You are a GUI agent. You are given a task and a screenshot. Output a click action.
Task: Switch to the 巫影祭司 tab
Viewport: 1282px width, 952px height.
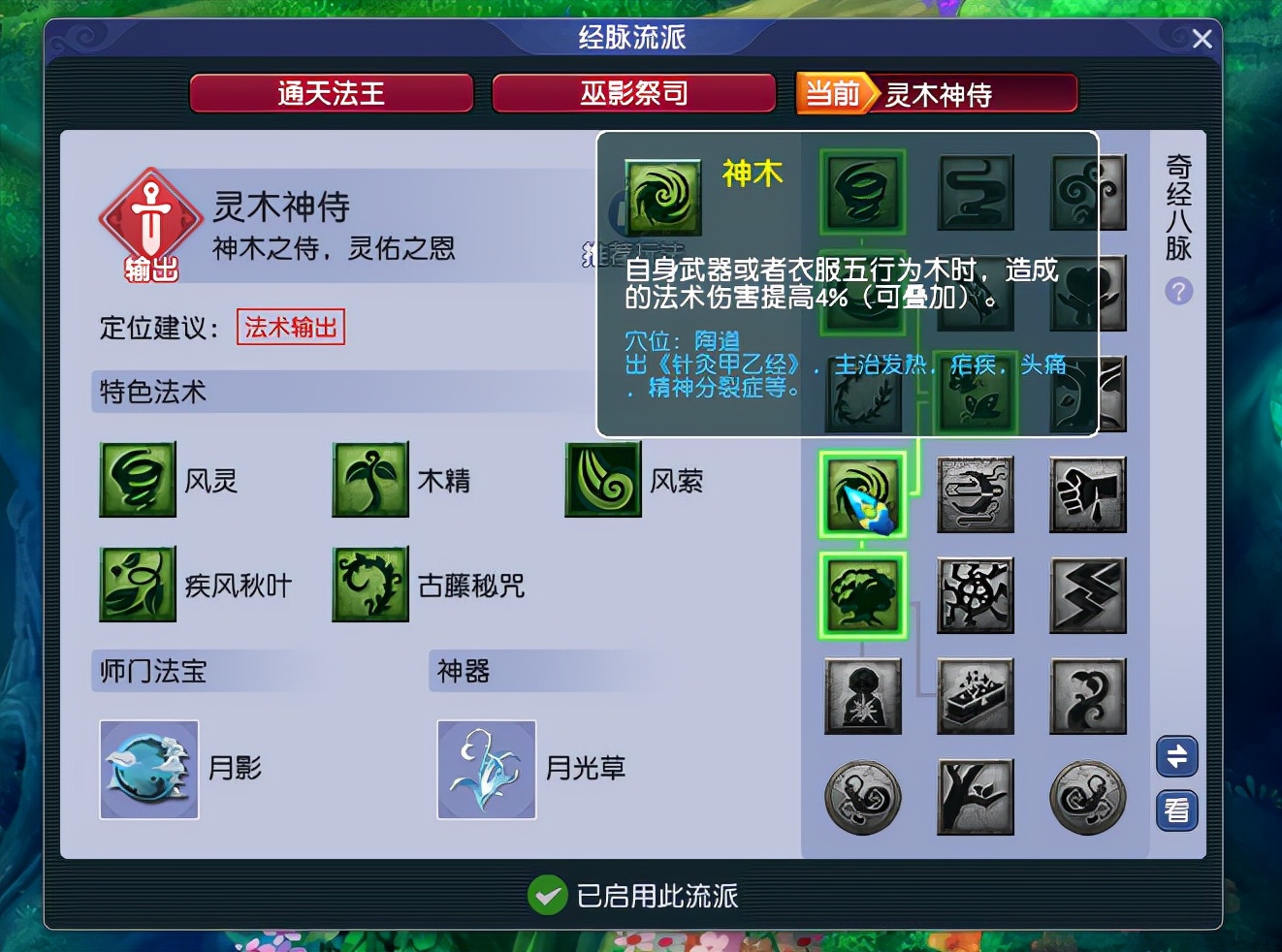pyautogui.click(x=634, y=93)
